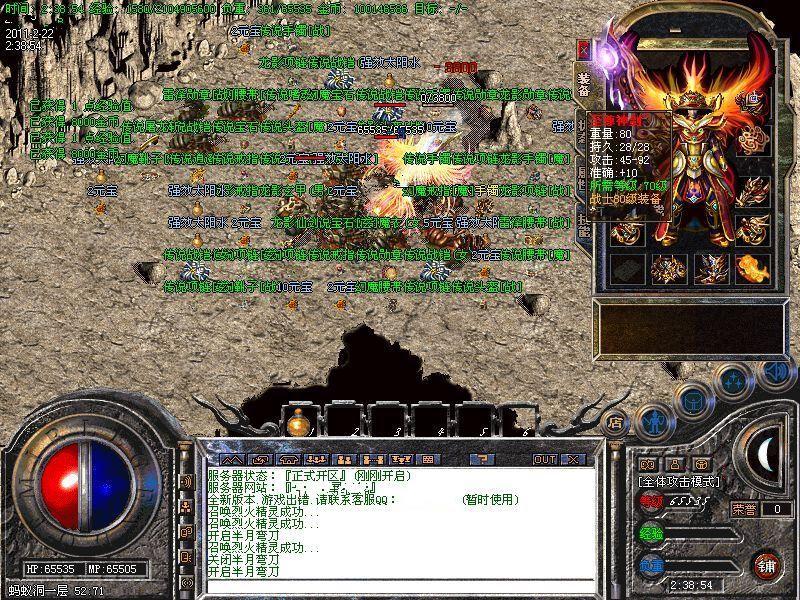
Task: Click the 荣誉 honor label
Action: 743,509
